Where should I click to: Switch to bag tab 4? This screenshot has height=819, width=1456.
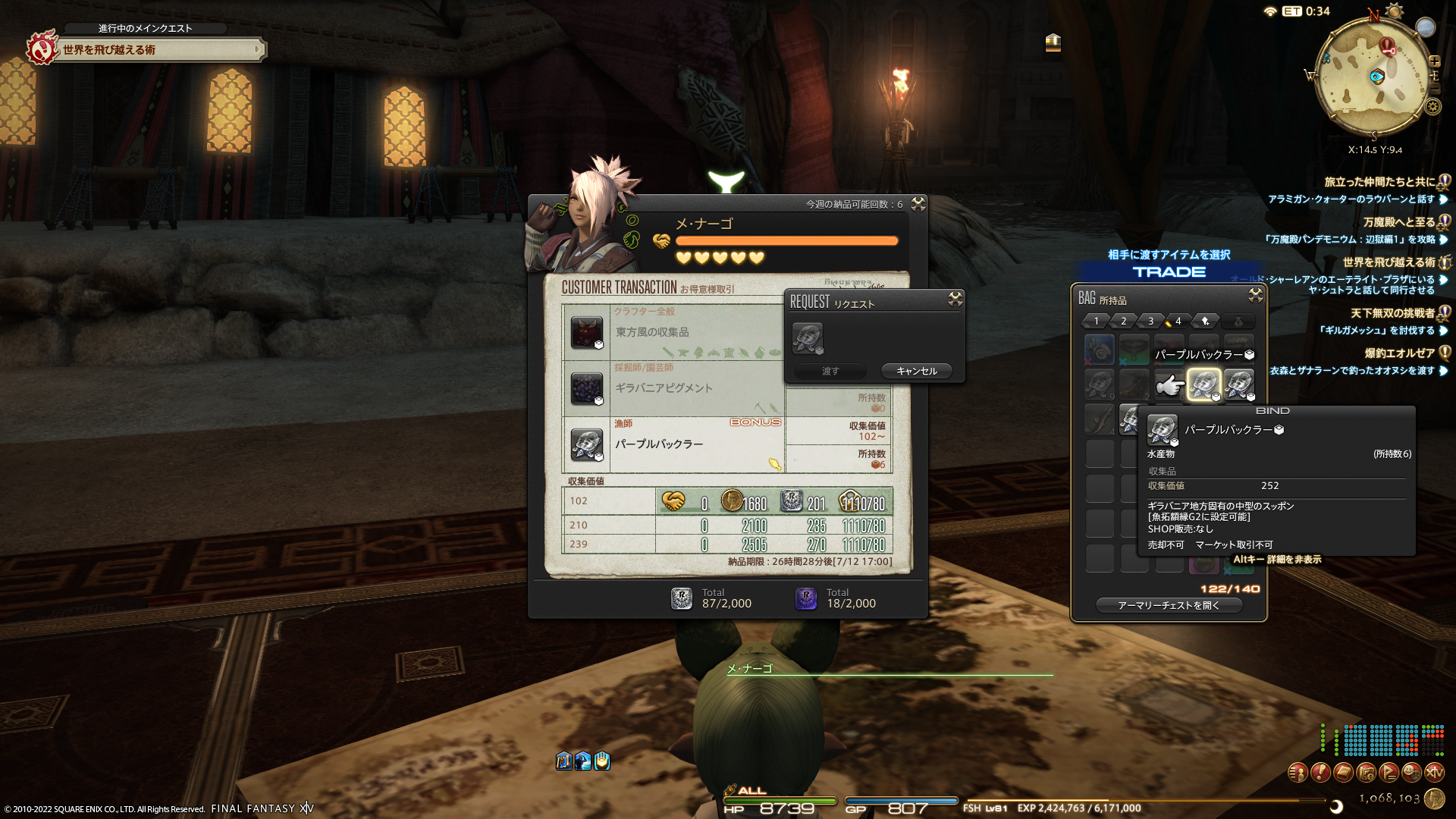[x=1178, y=322]
